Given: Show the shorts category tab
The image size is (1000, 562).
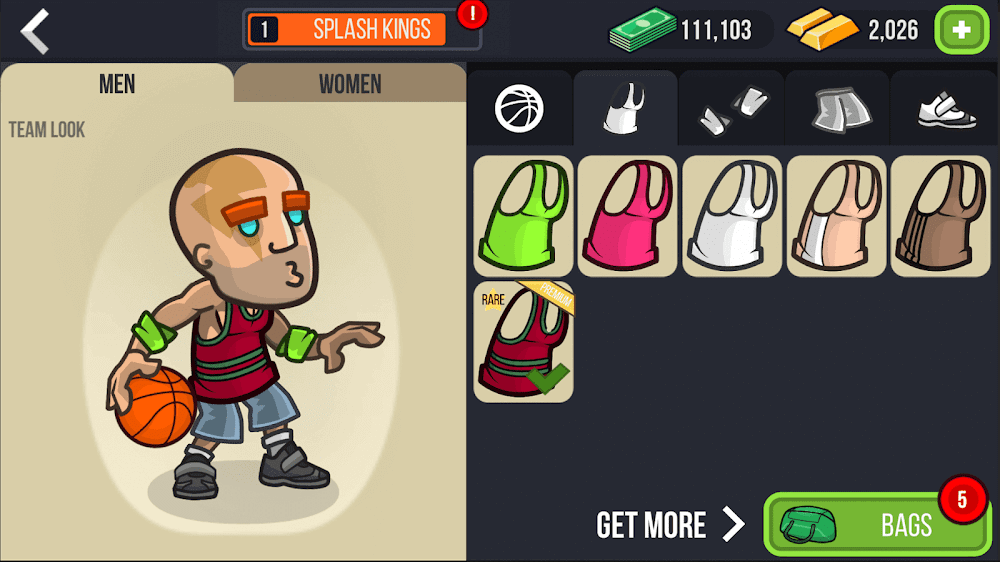Looking at the screenshot, I should click(837, 109).
